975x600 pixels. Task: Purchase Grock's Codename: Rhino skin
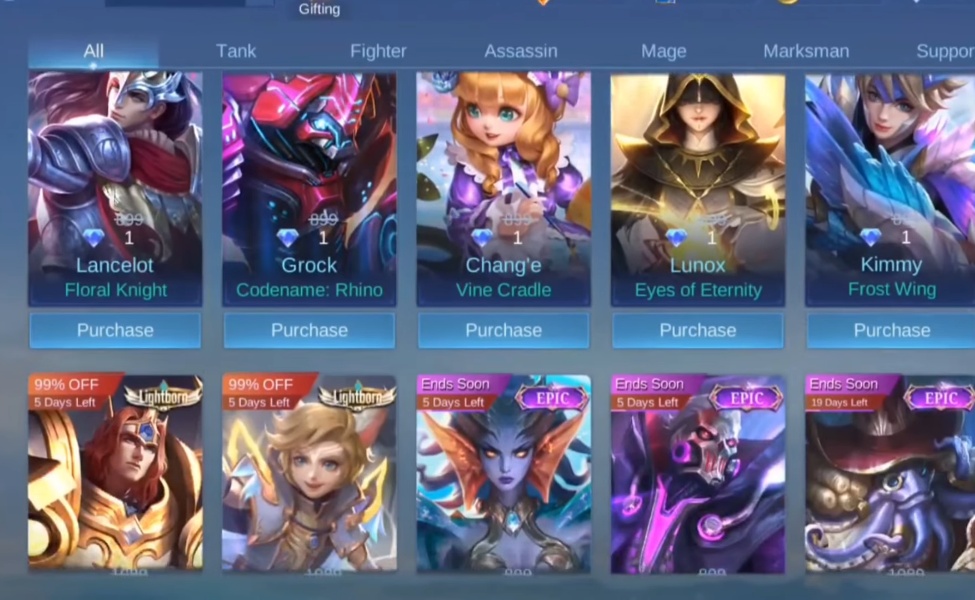point(309,330)
